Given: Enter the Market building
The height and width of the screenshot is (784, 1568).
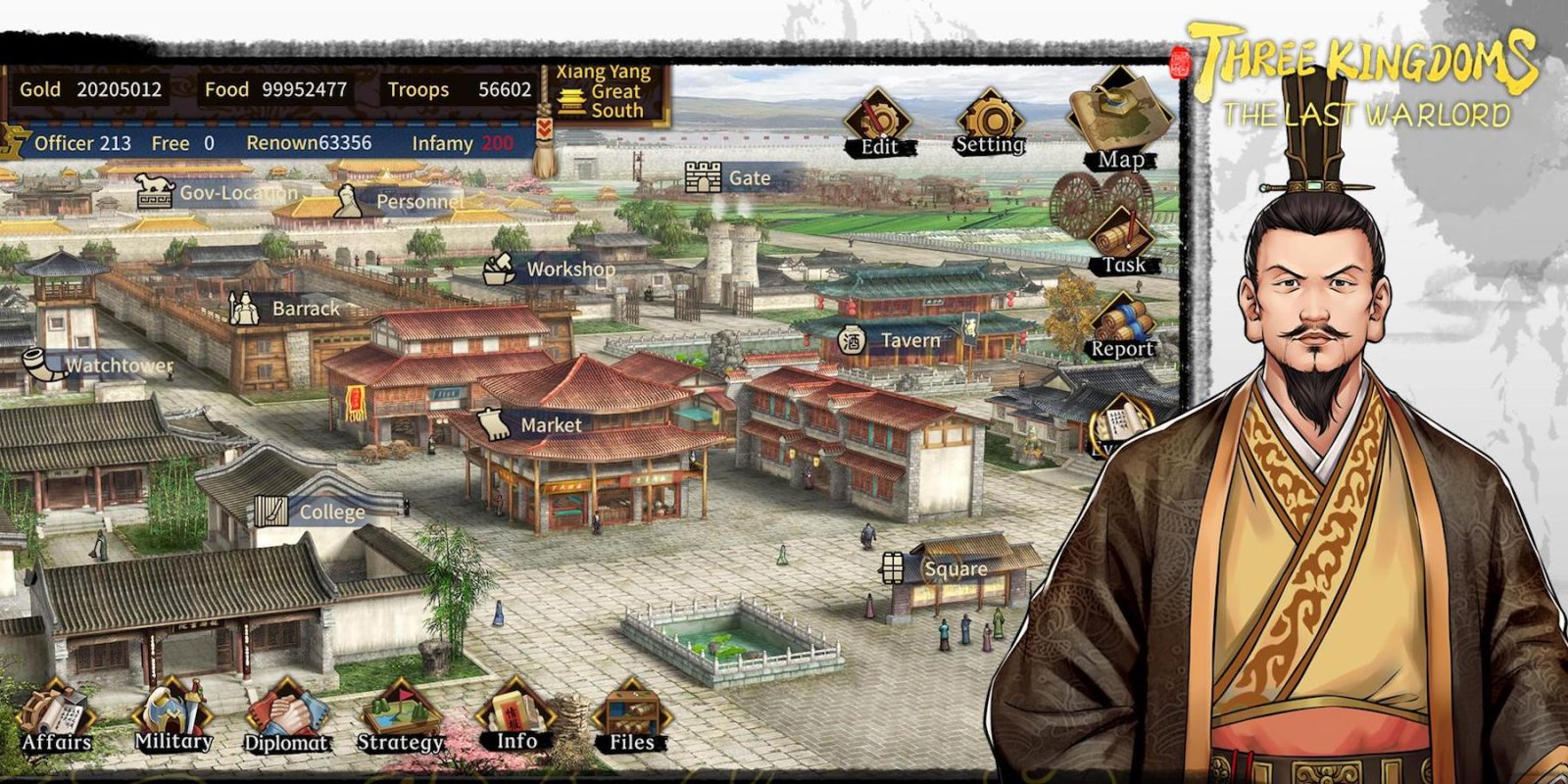Looking at the screenshot, I should tap(495, 423).
